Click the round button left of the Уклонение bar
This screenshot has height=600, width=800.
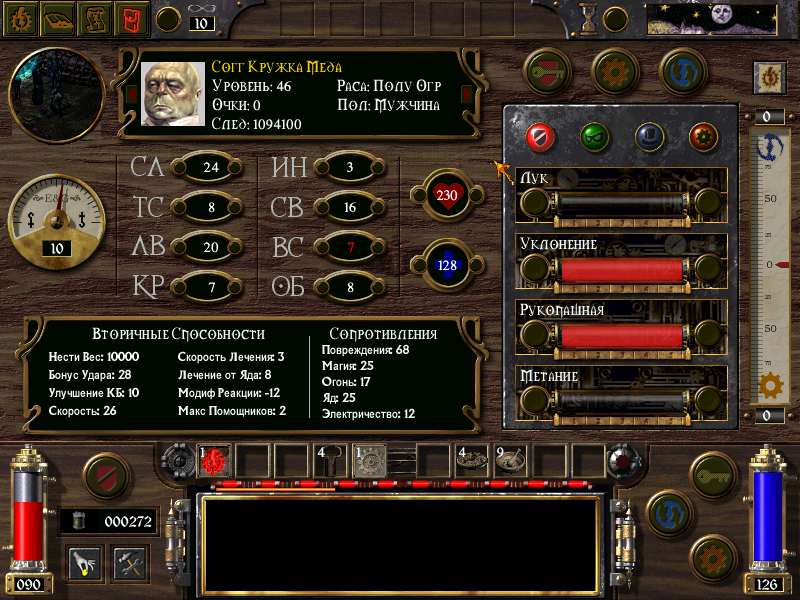[x=535, y=267]
